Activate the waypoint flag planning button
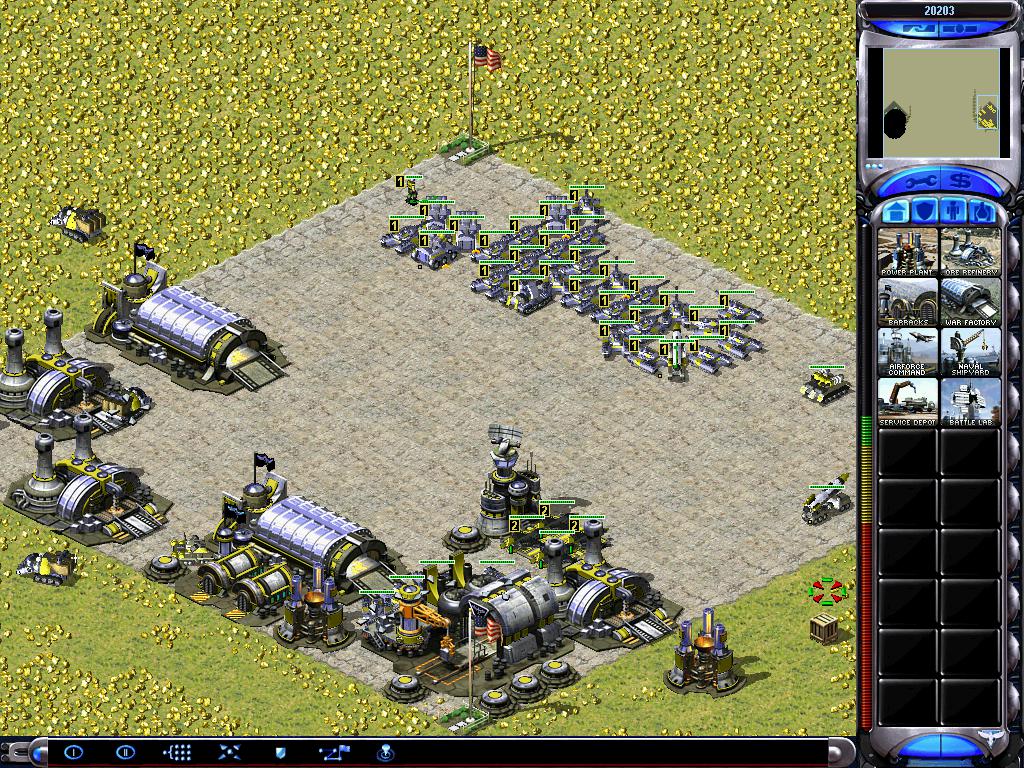The image size is (1024, 768). 332,752
